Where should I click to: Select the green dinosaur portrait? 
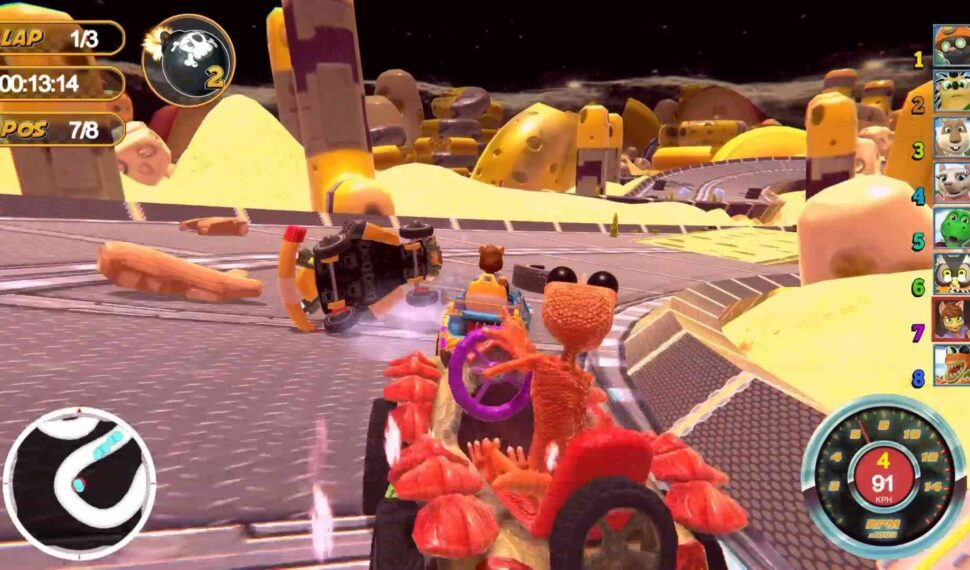coord(951,228)
